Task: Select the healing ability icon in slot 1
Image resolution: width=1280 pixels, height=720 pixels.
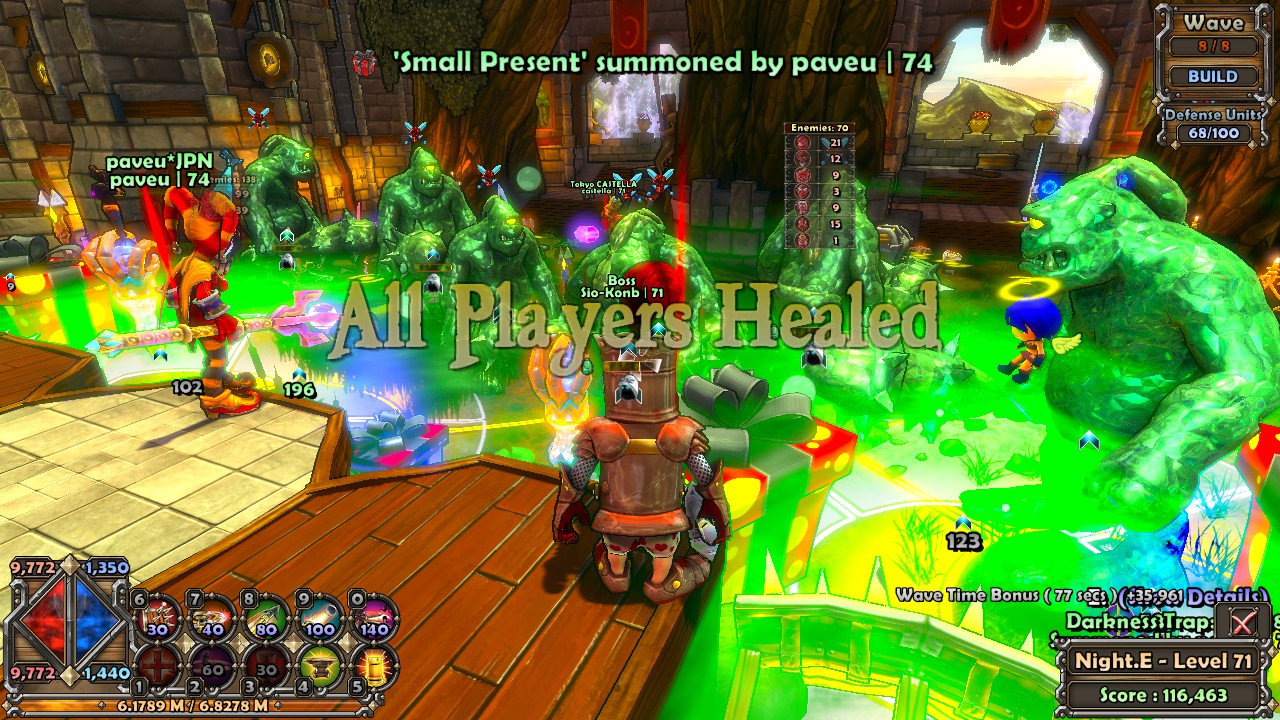Action: click(x=157, y=667)
